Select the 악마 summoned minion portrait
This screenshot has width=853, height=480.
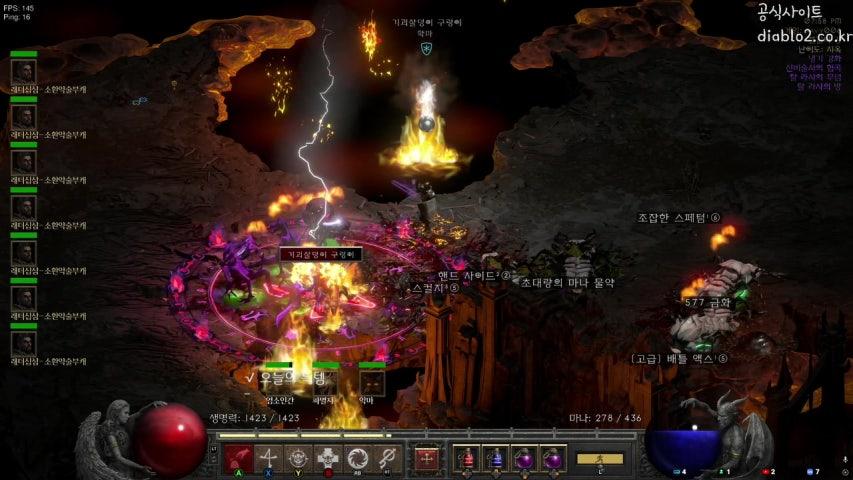(372, 382)
